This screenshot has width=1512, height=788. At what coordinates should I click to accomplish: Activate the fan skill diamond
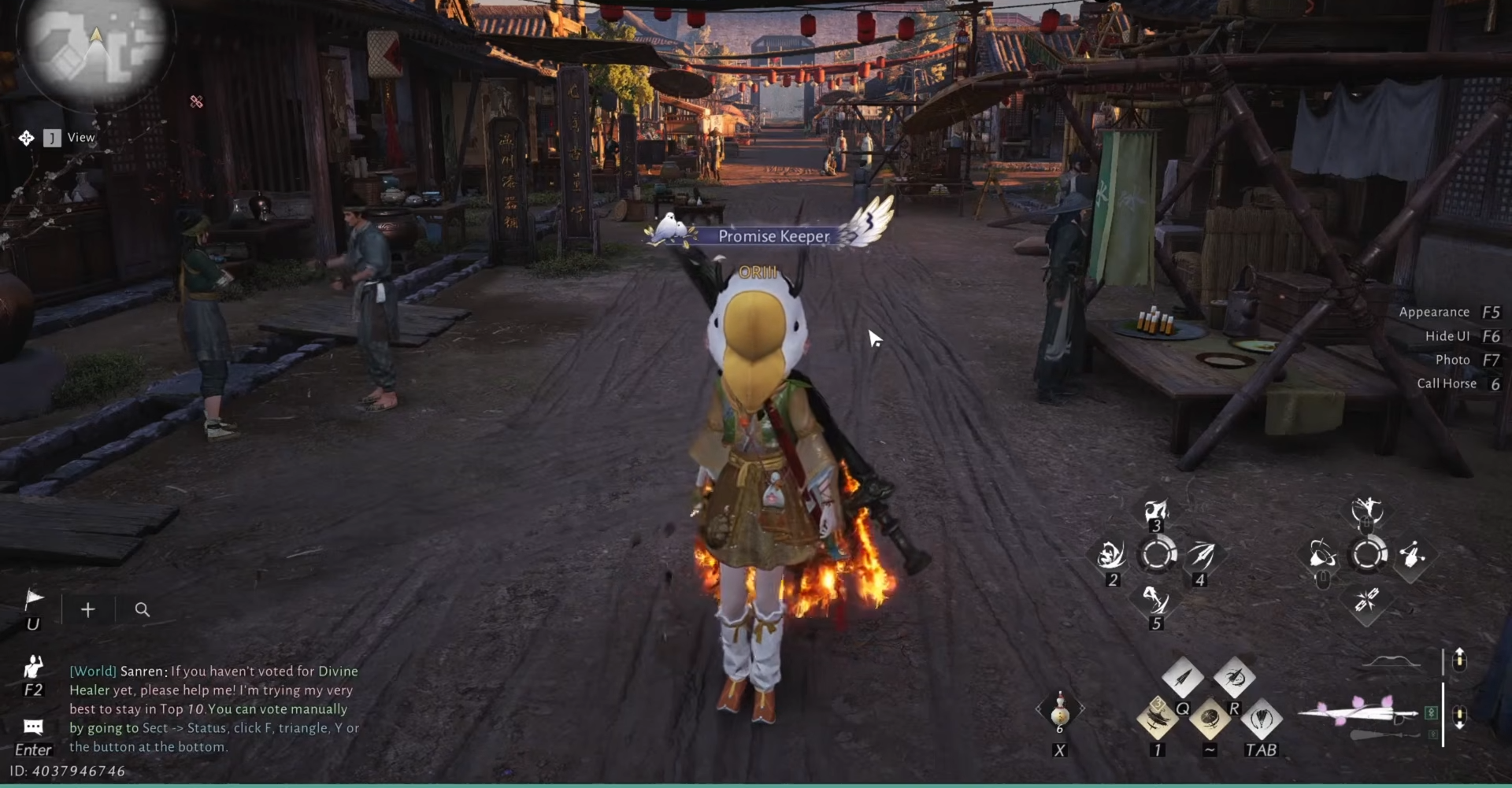1262,718
